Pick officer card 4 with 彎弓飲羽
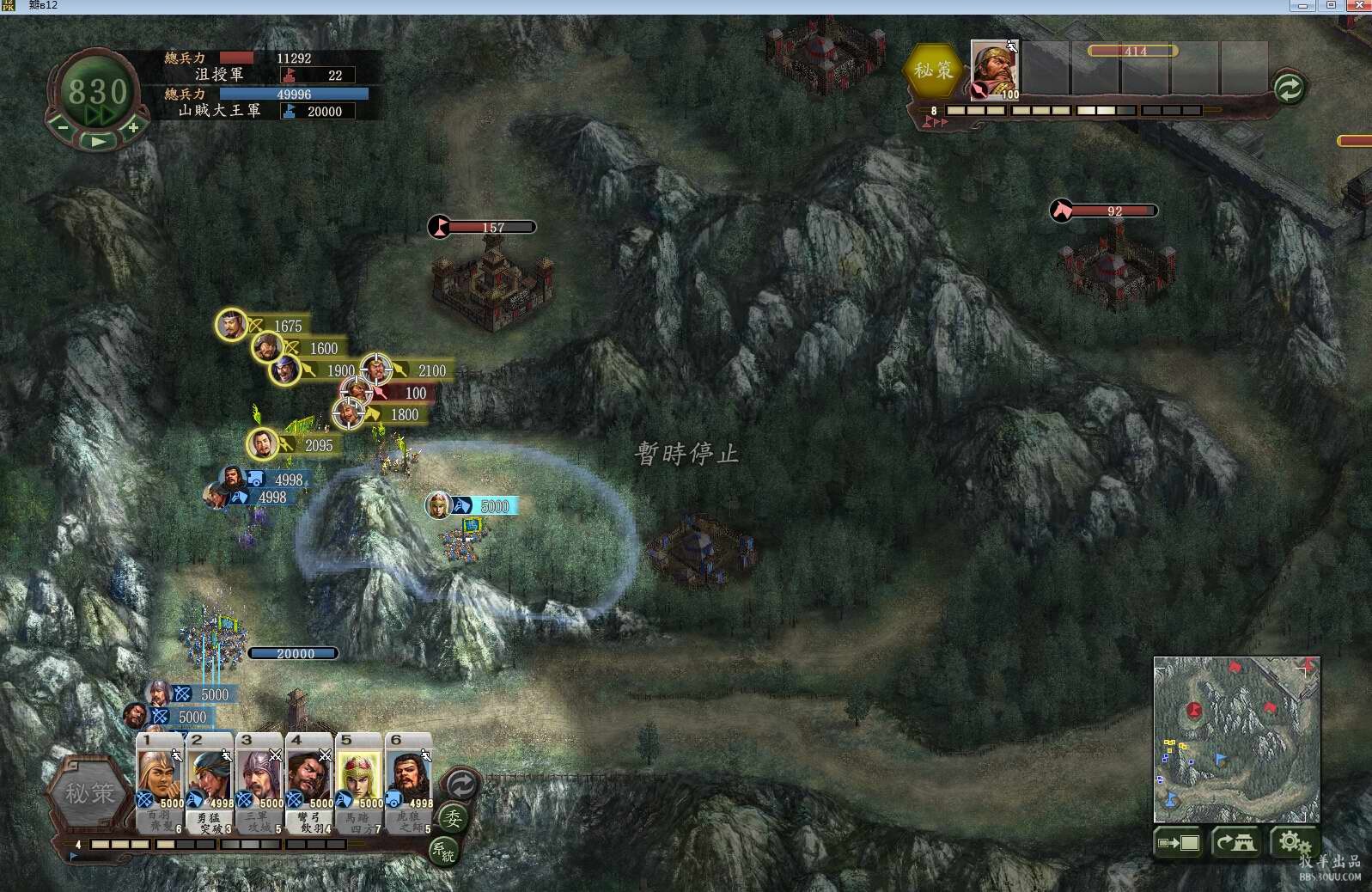The width and height of the screenshot is (1372, 892). coord(309,781)
